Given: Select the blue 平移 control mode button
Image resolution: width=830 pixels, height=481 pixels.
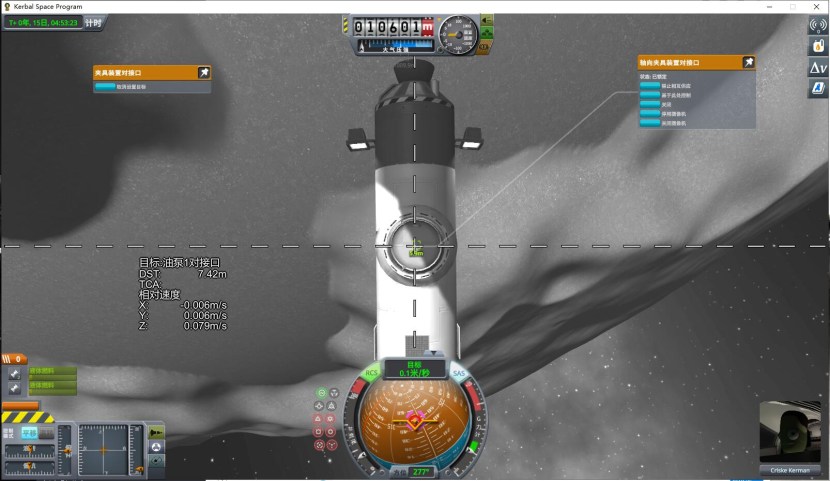Looking at the screenshot, I should 30,432.
